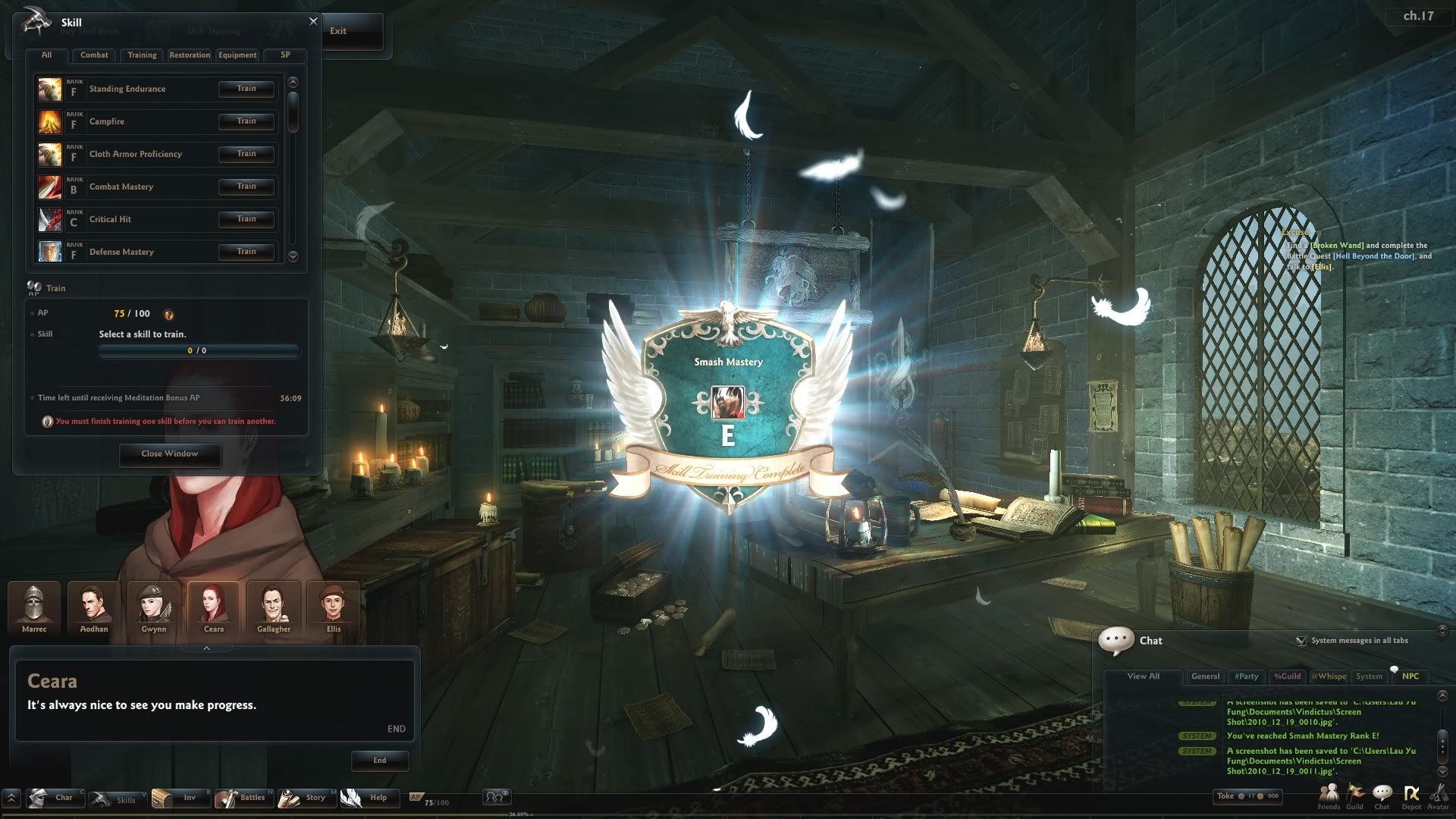Toggle system messages in all tabs
This screenshot has width=1456, height=819.
[x=1301, y=641]
